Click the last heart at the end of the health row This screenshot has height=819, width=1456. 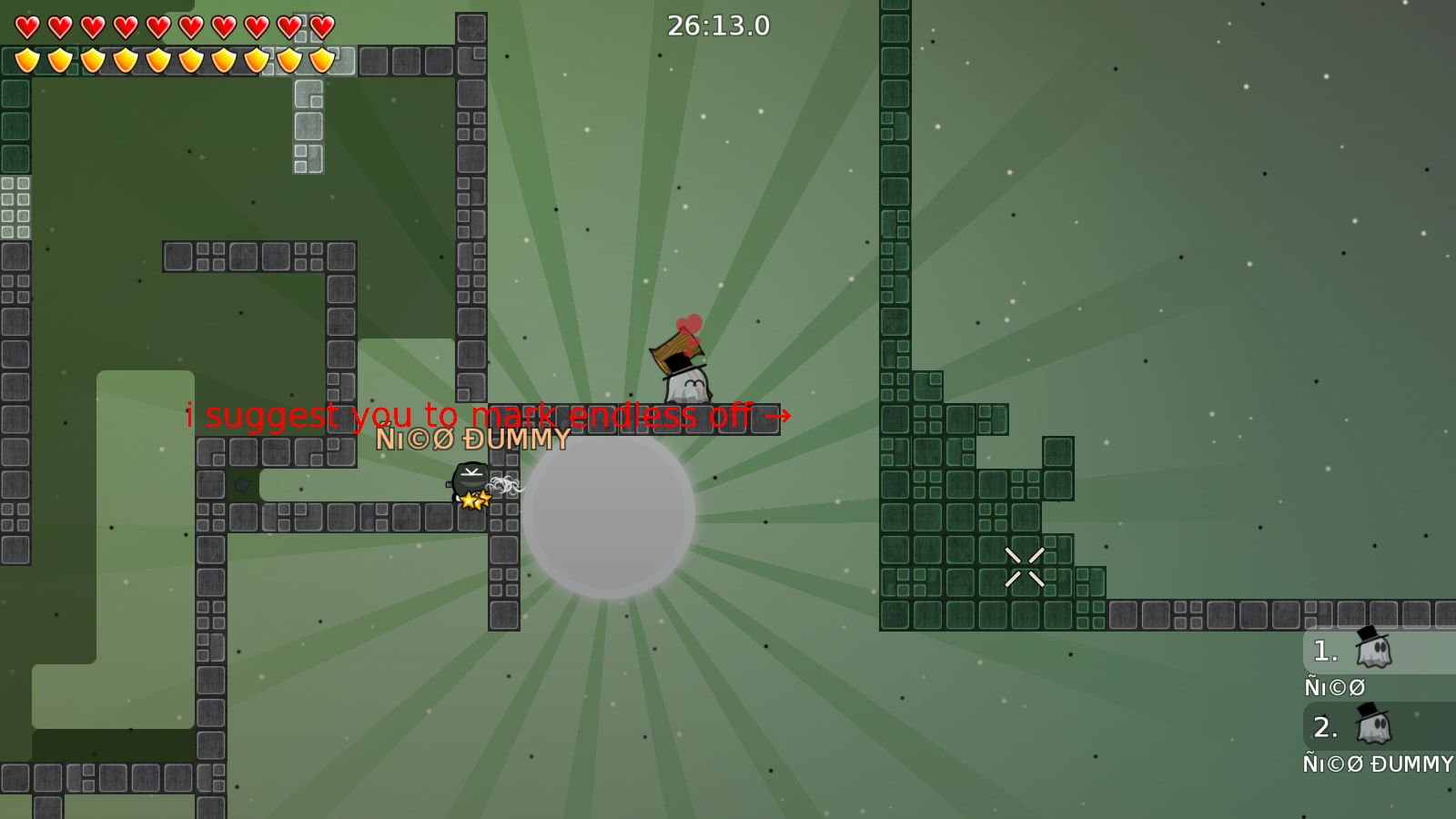point(320,26)
